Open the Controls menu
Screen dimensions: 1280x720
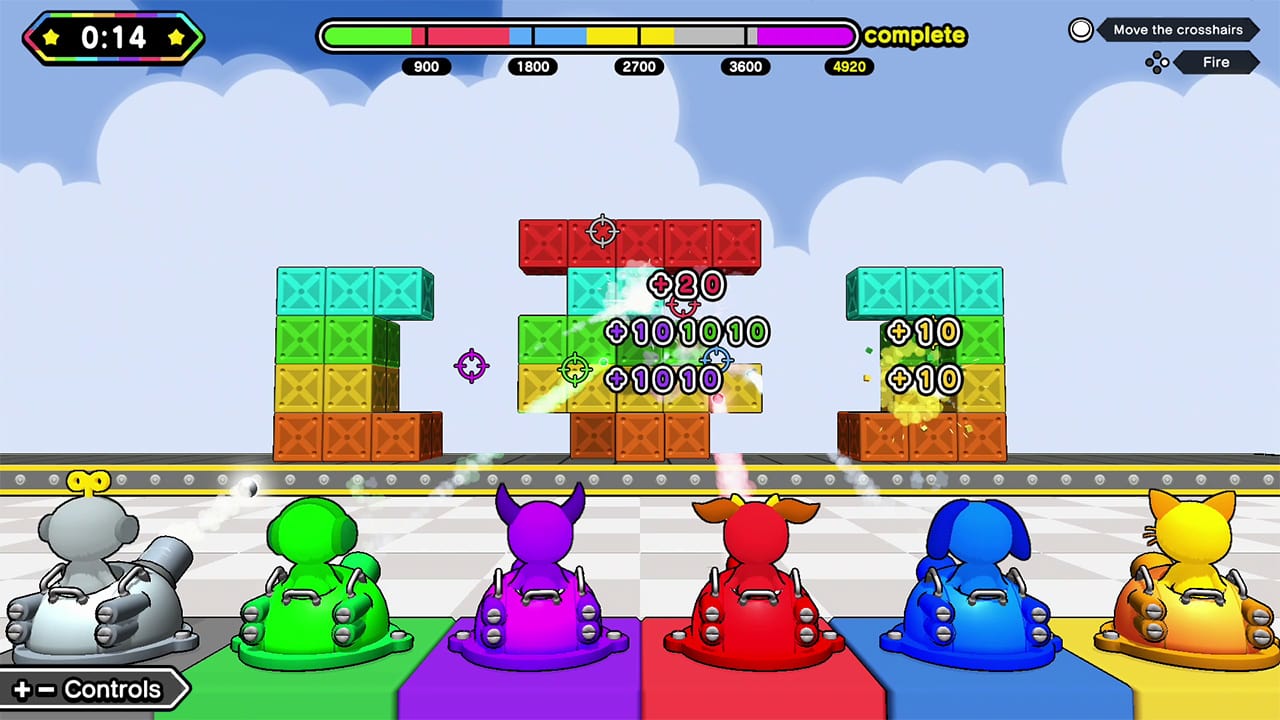[x=95, y=689]
